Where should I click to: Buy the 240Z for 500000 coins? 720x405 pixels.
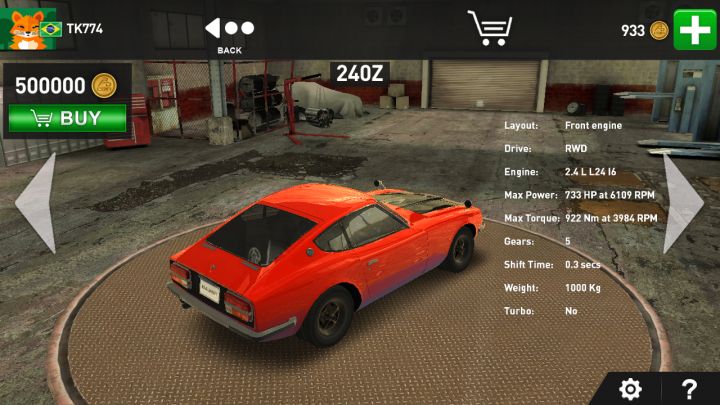(67, 118)
